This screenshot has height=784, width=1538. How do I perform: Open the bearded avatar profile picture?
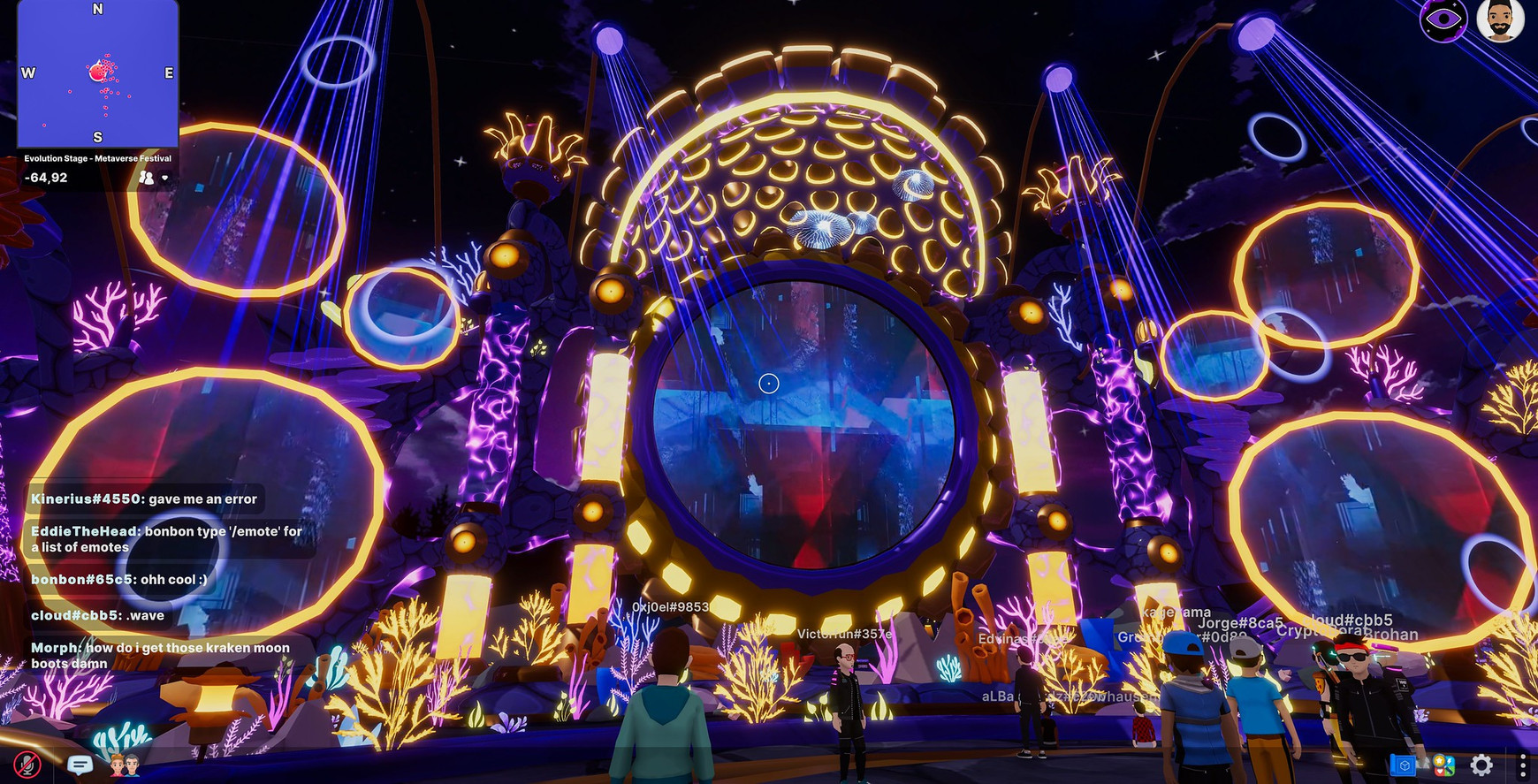click(1500, 21)
